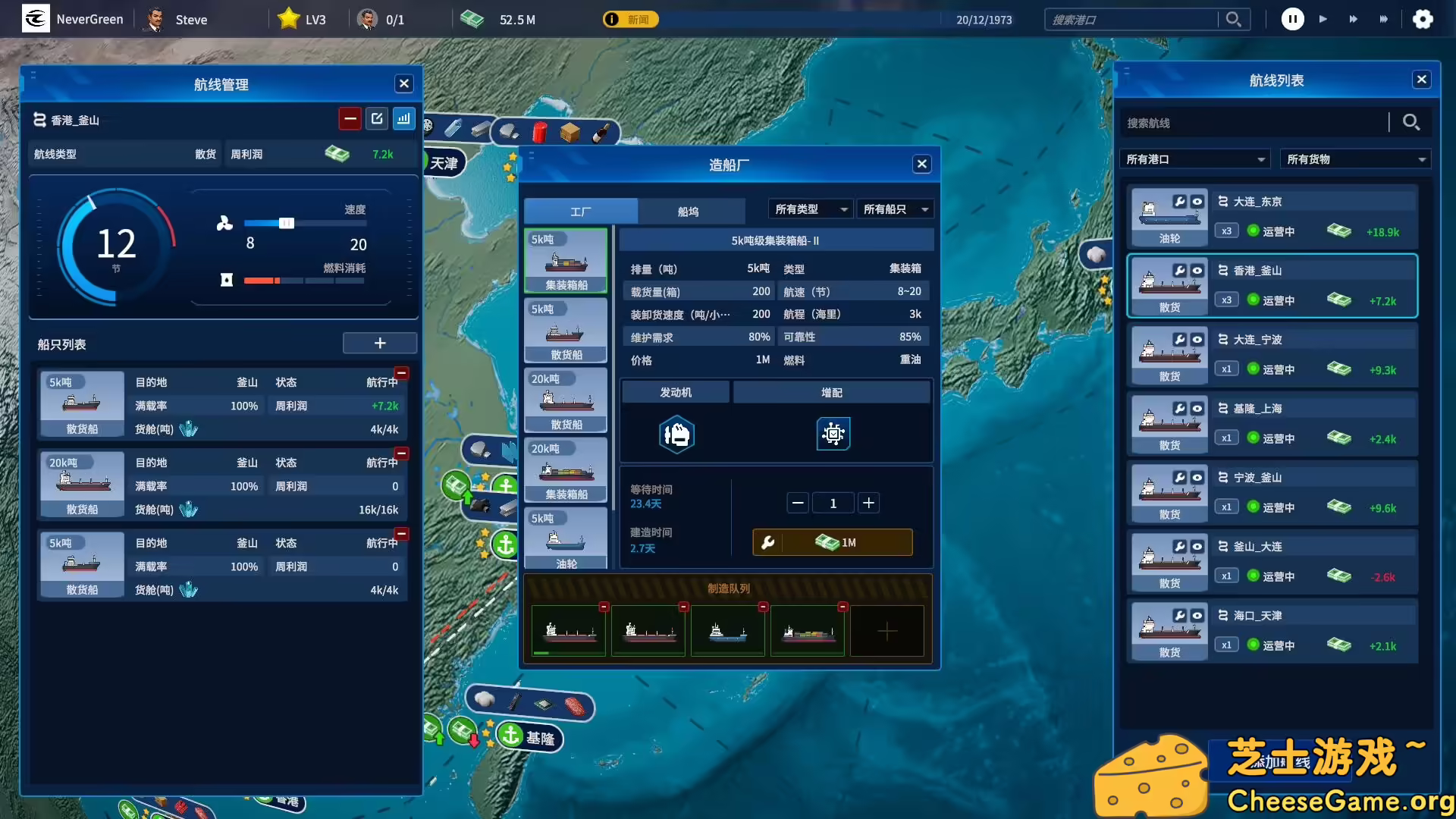Select the 增配 refit icon in shipyard
Screen dimensions: 1456x819
click(833, 434)
